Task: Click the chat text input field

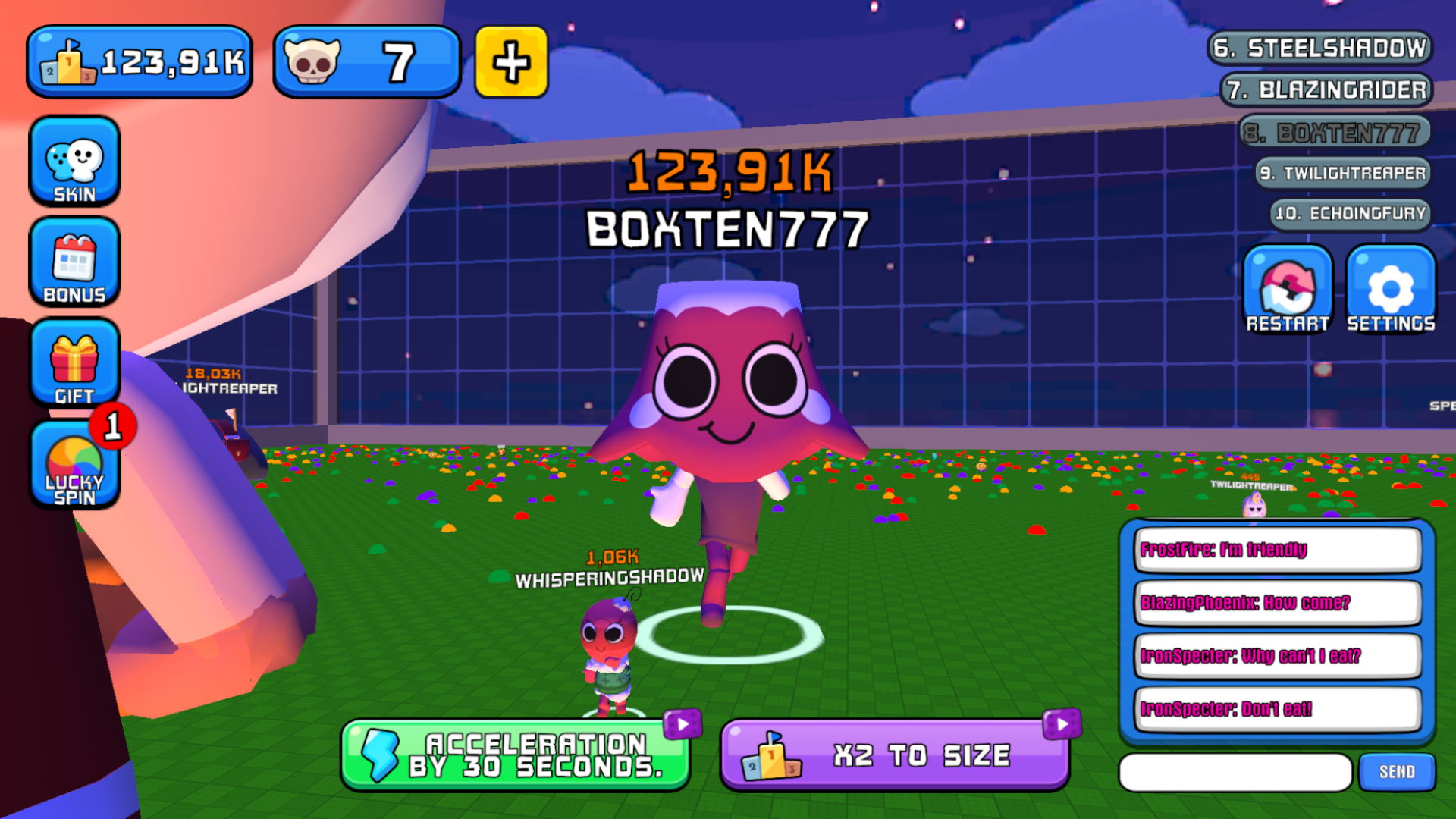Action: tap(1236, 771)
